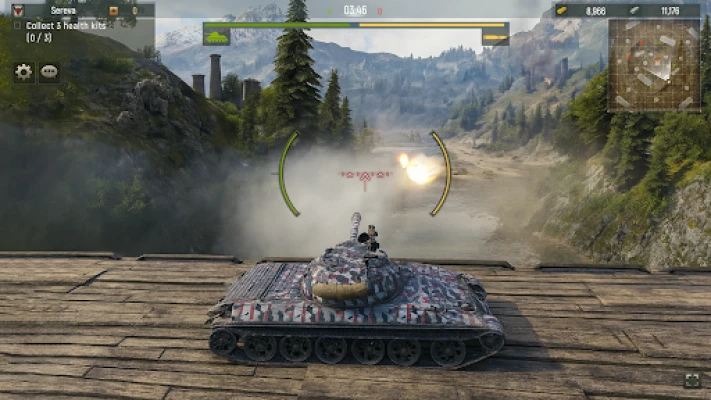Open the gear settings menu
The width and height of the screenshot is (711, 400).
pos(23,72)
